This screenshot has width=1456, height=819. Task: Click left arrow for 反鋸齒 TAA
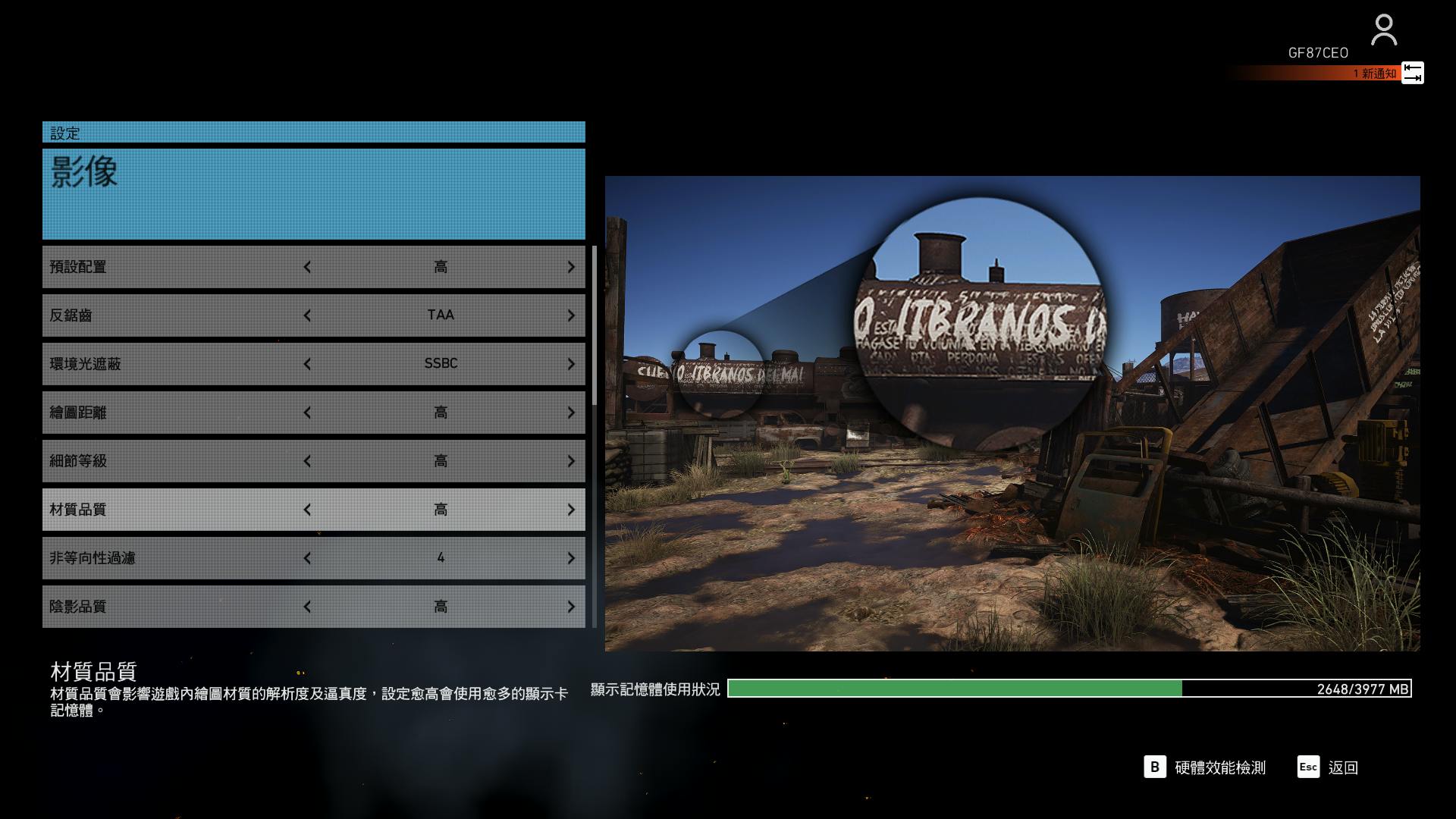307,315
